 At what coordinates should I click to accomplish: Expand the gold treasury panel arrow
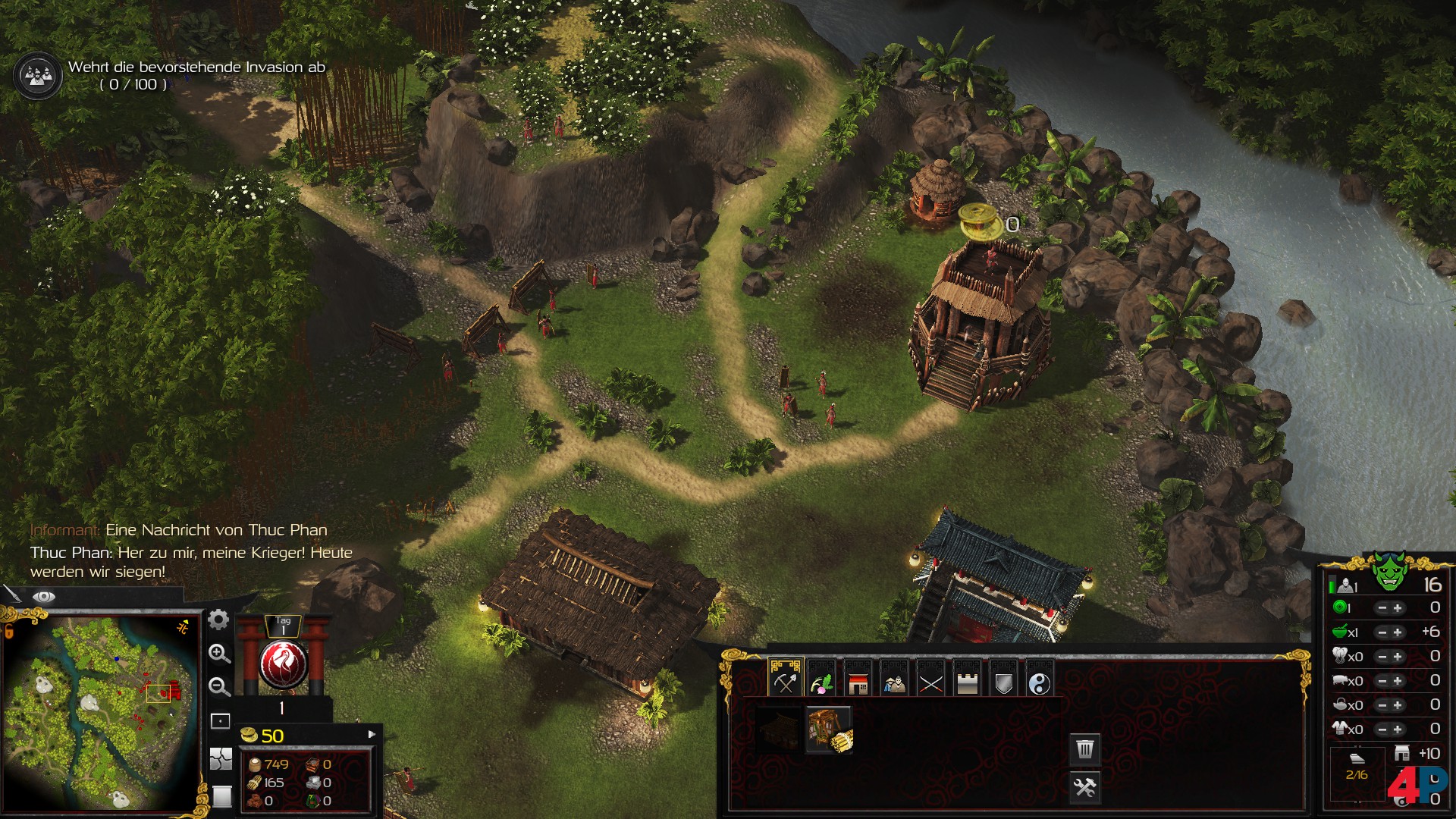[372, 734]
